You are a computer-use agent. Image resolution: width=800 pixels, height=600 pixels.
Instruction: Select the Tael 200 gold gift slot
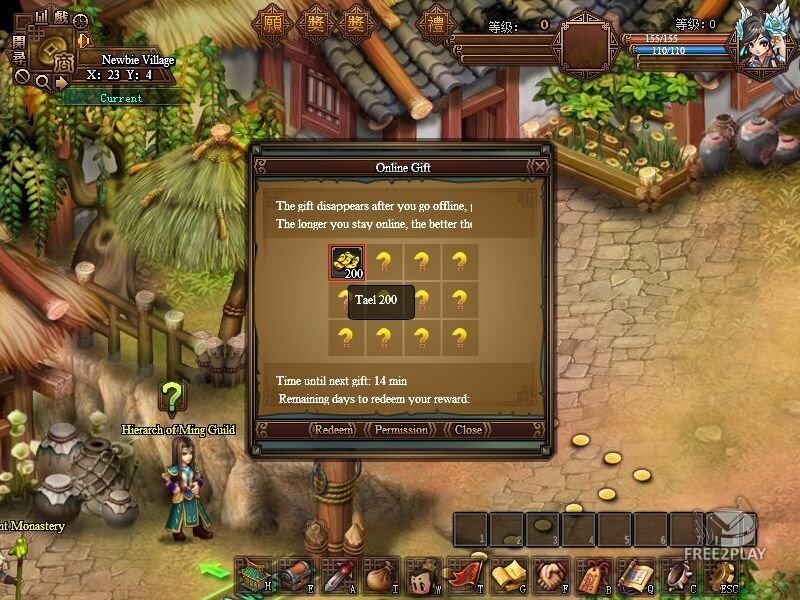(x=347, y=263)
